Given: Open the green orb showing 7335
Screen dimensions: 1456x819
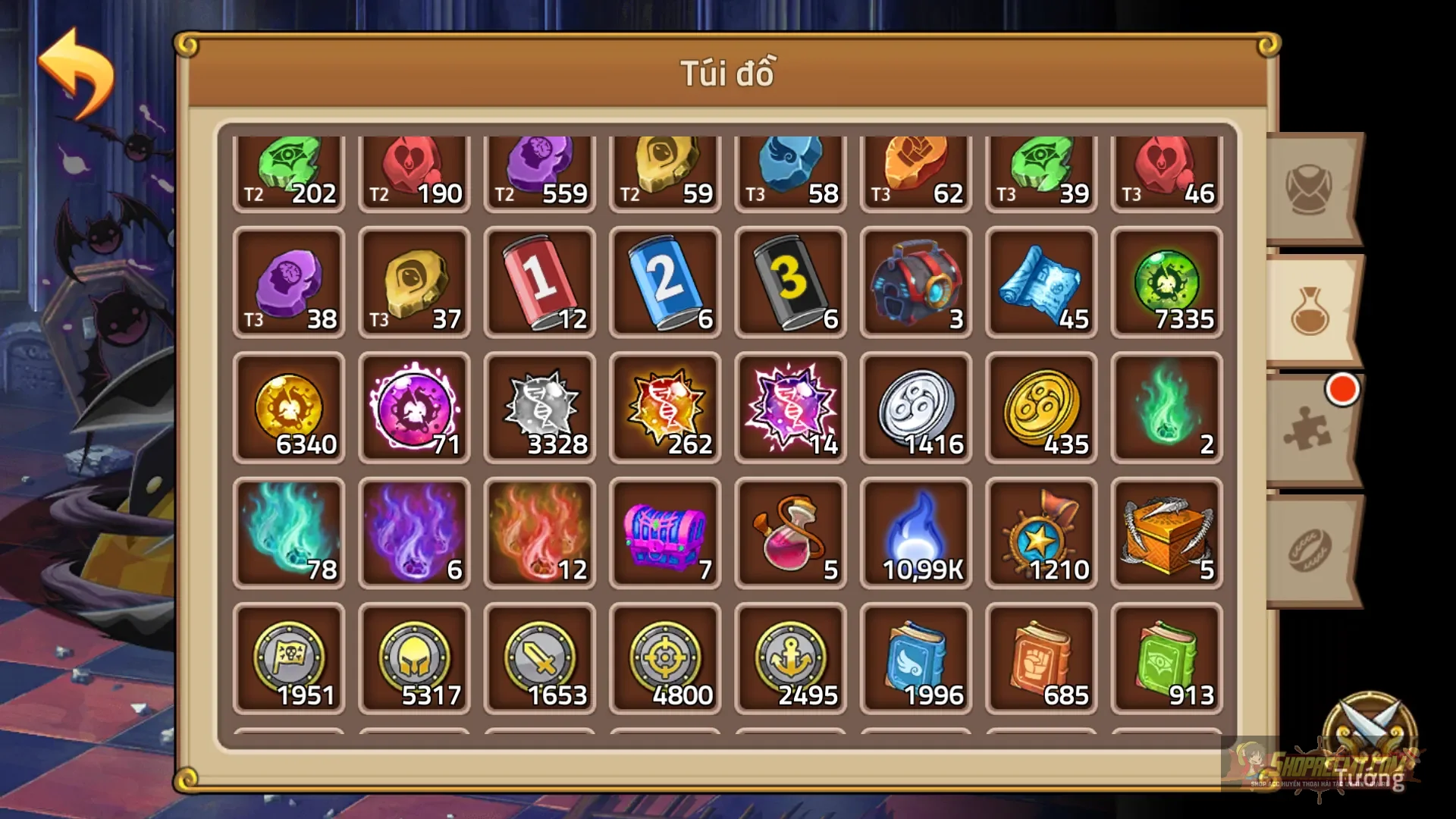Looking at the screenshot, I should pos(1166,281).
